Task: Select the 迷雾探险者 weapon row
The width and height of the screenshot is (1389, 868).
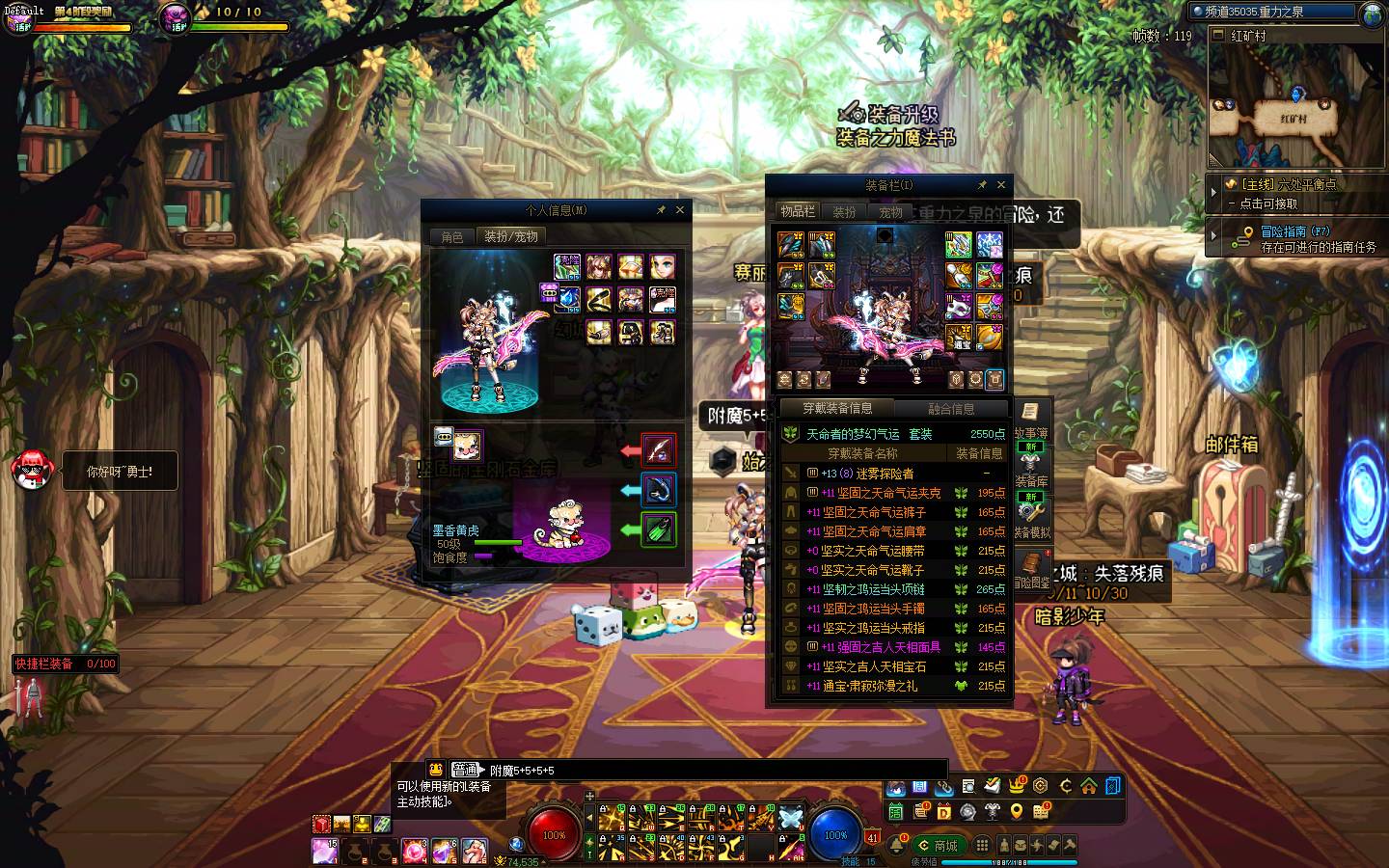Action: [x=896, y=474]
